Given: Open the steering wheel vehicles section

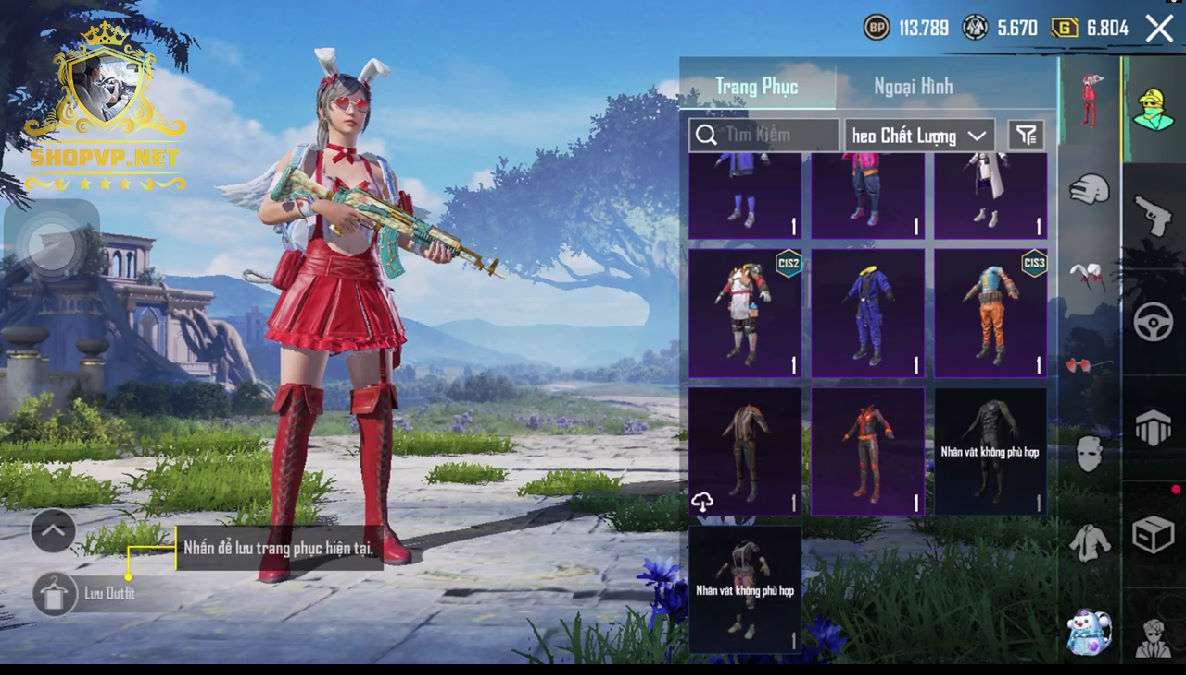Looking at the screenshot, I should coord(1153,321).
